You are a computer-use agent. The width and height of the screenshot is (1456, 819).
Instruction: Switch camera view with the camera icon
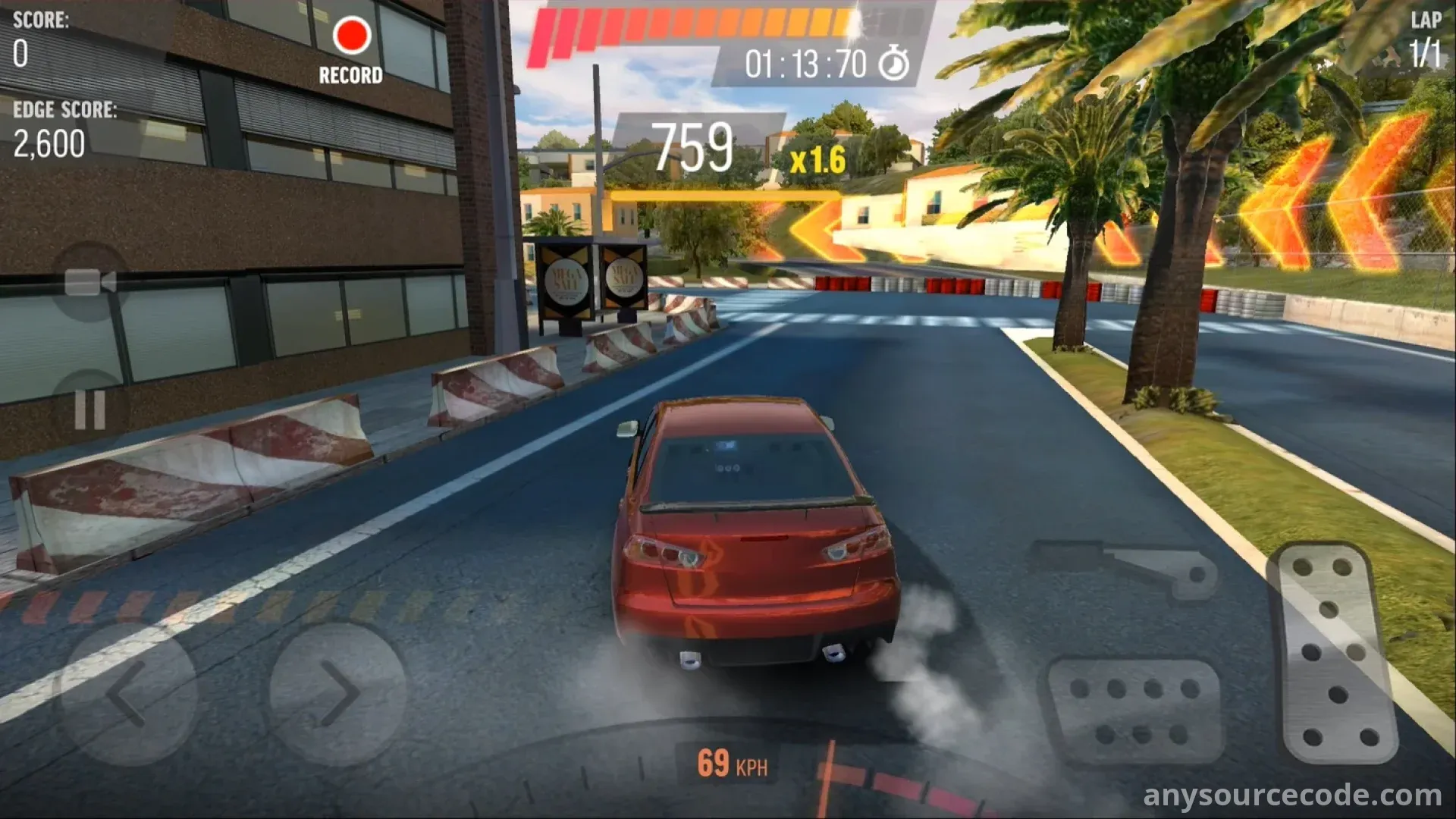(90, 282)
